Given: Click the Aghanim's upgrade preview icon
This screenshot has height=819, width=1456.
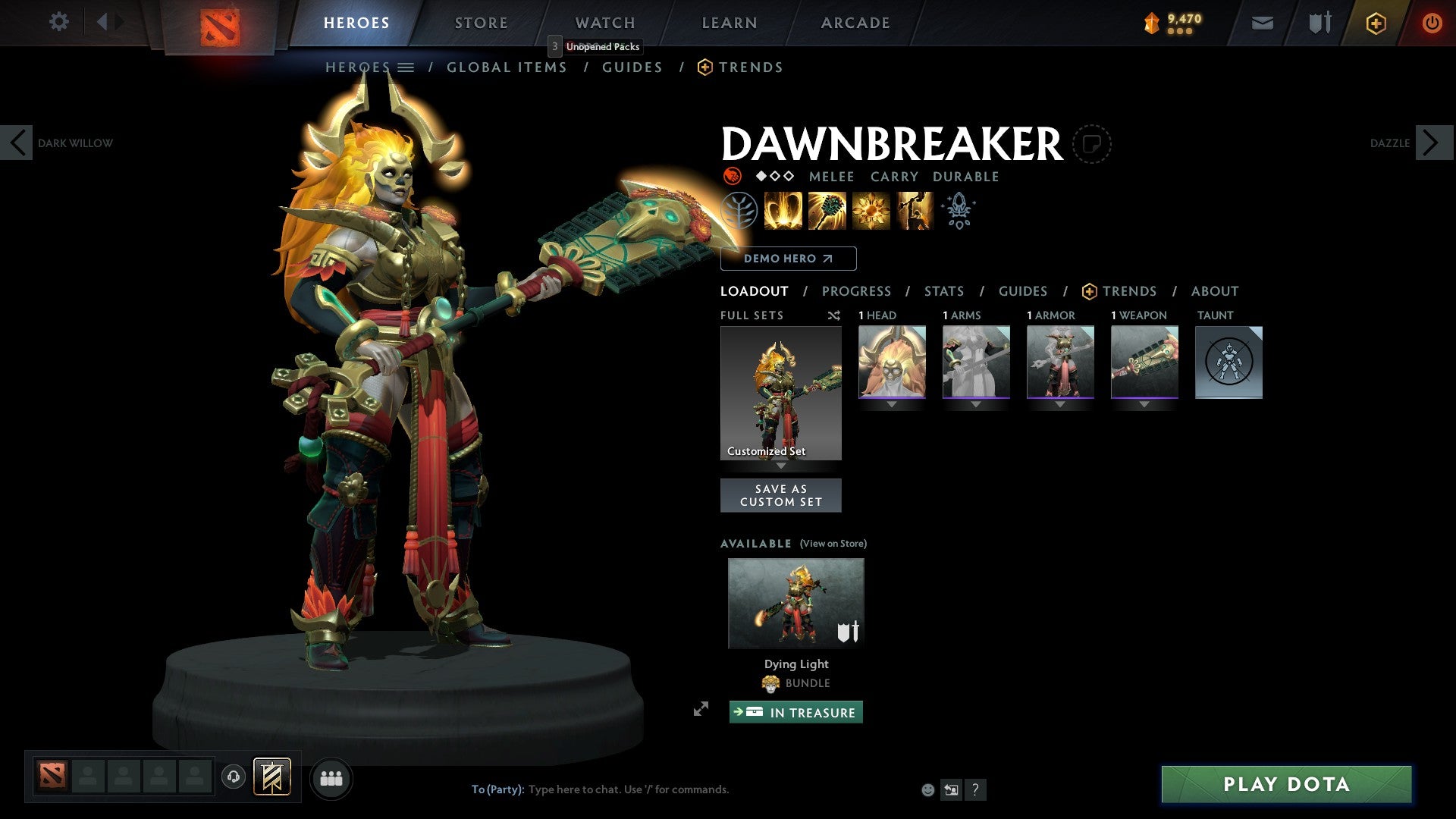Looking at the screenshot, I should pos(958,211).
